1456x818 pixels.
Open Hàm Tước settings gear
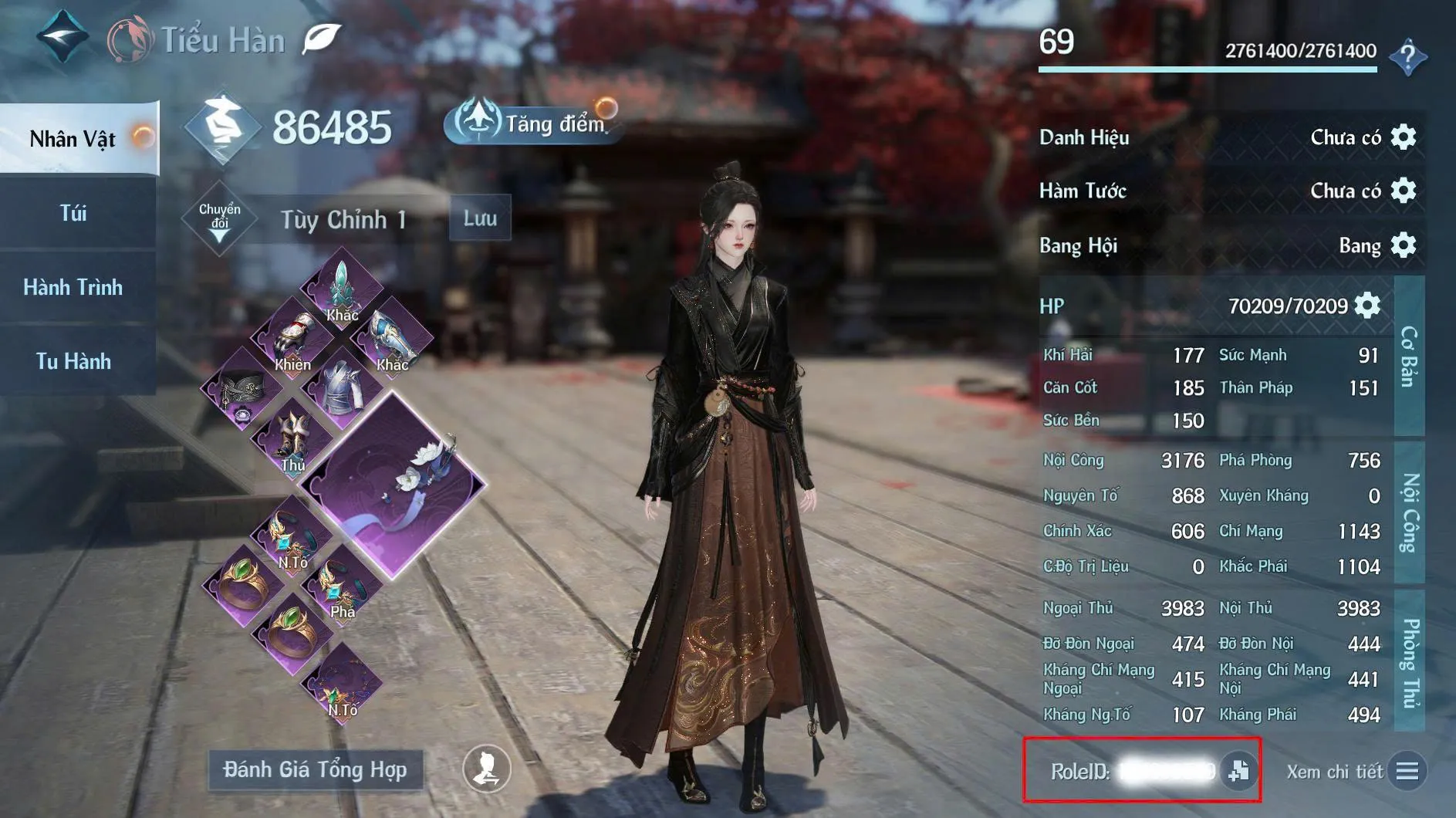(x=1403, y=191)
